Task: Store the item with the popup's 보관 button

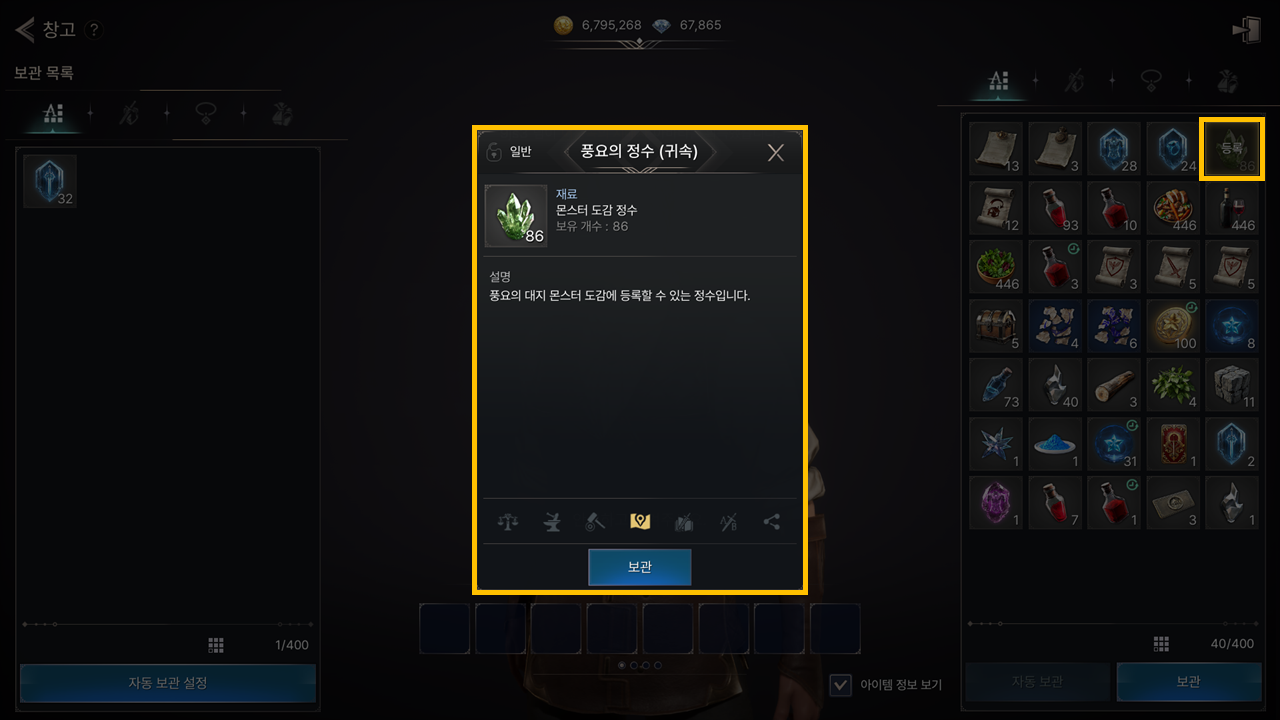Action: 640,567
